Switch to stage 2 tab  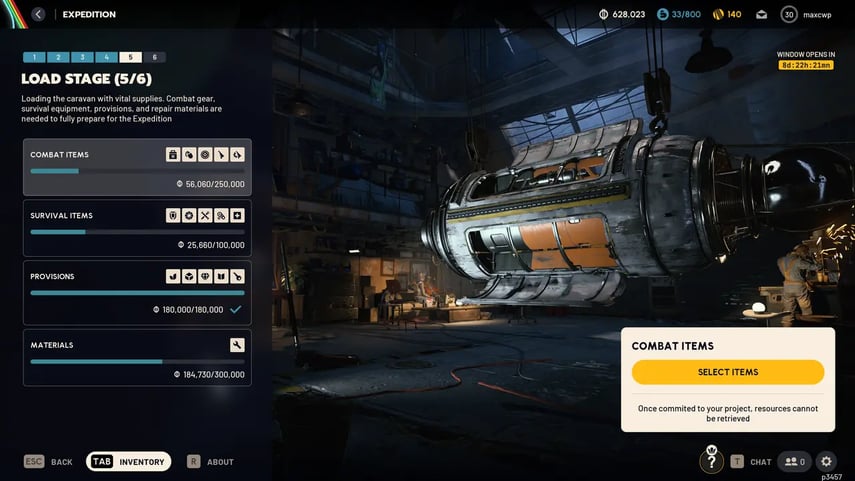[58, 58]
